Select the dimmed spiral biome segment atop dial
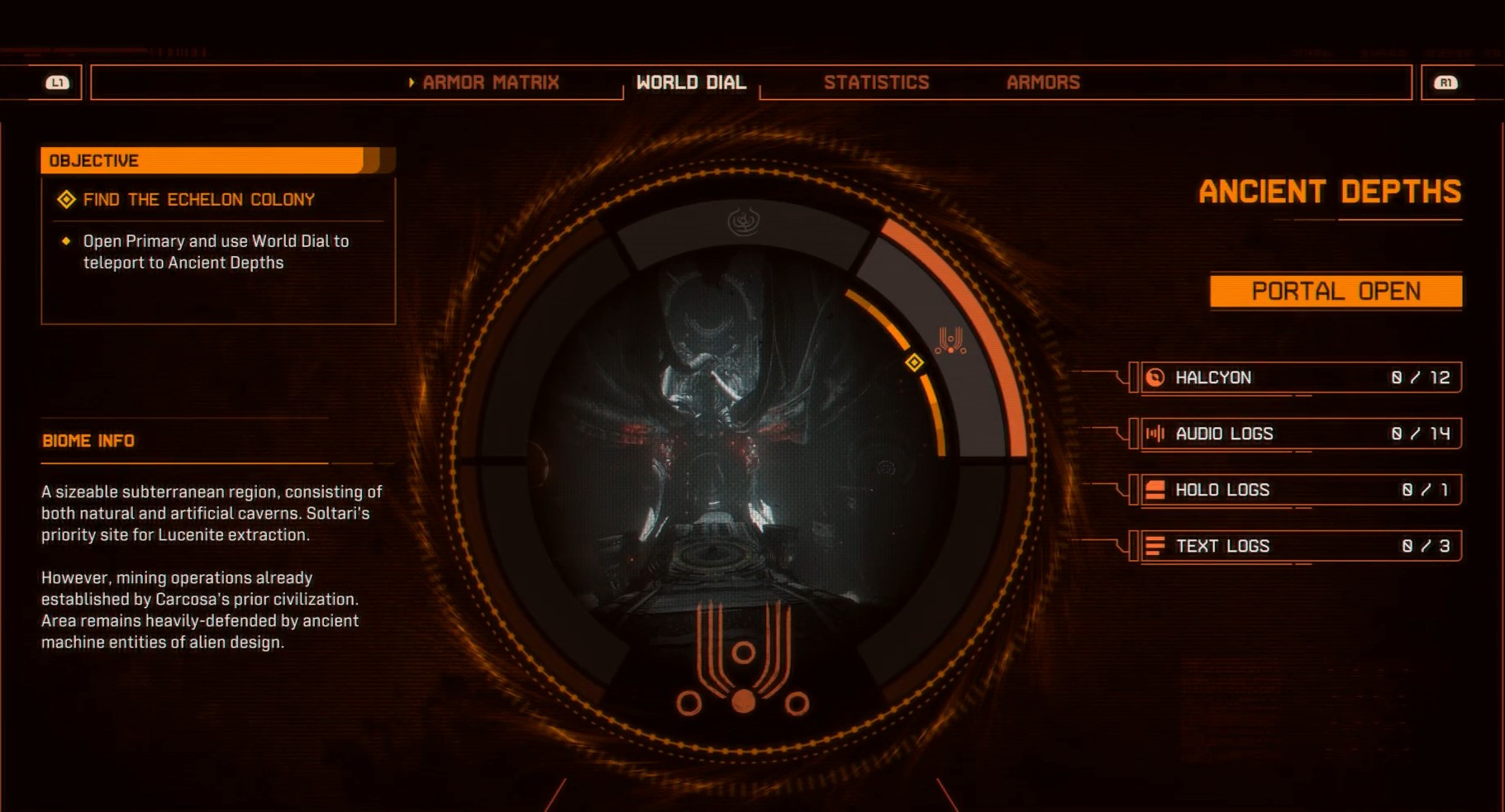 [744, 221]
